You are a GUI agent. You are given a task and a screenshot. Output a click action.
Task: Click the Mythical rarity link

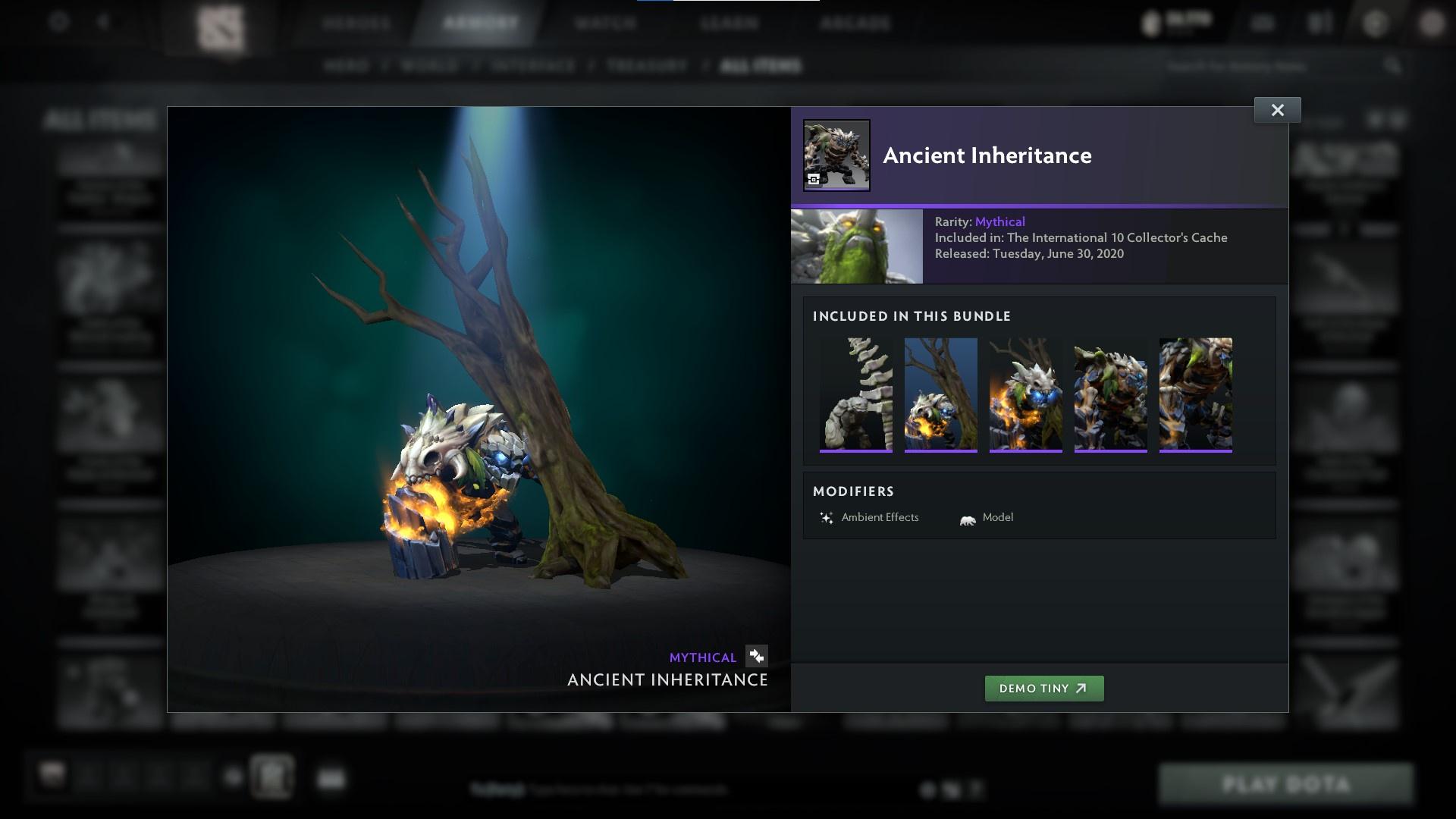pos(1000,221)
